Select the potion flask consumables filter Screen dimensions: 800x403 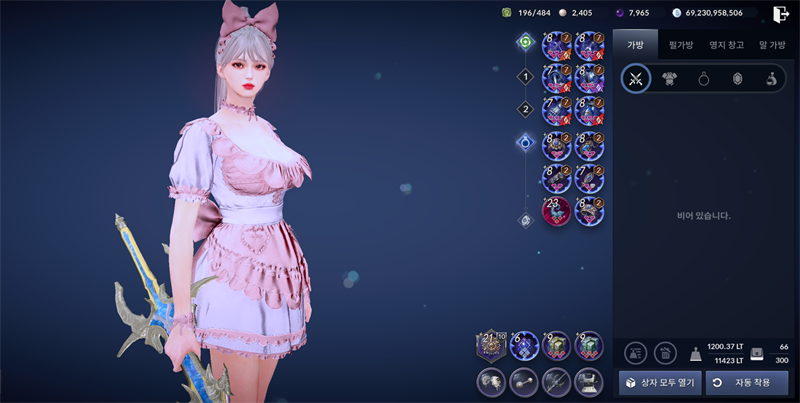coord(772,79)
